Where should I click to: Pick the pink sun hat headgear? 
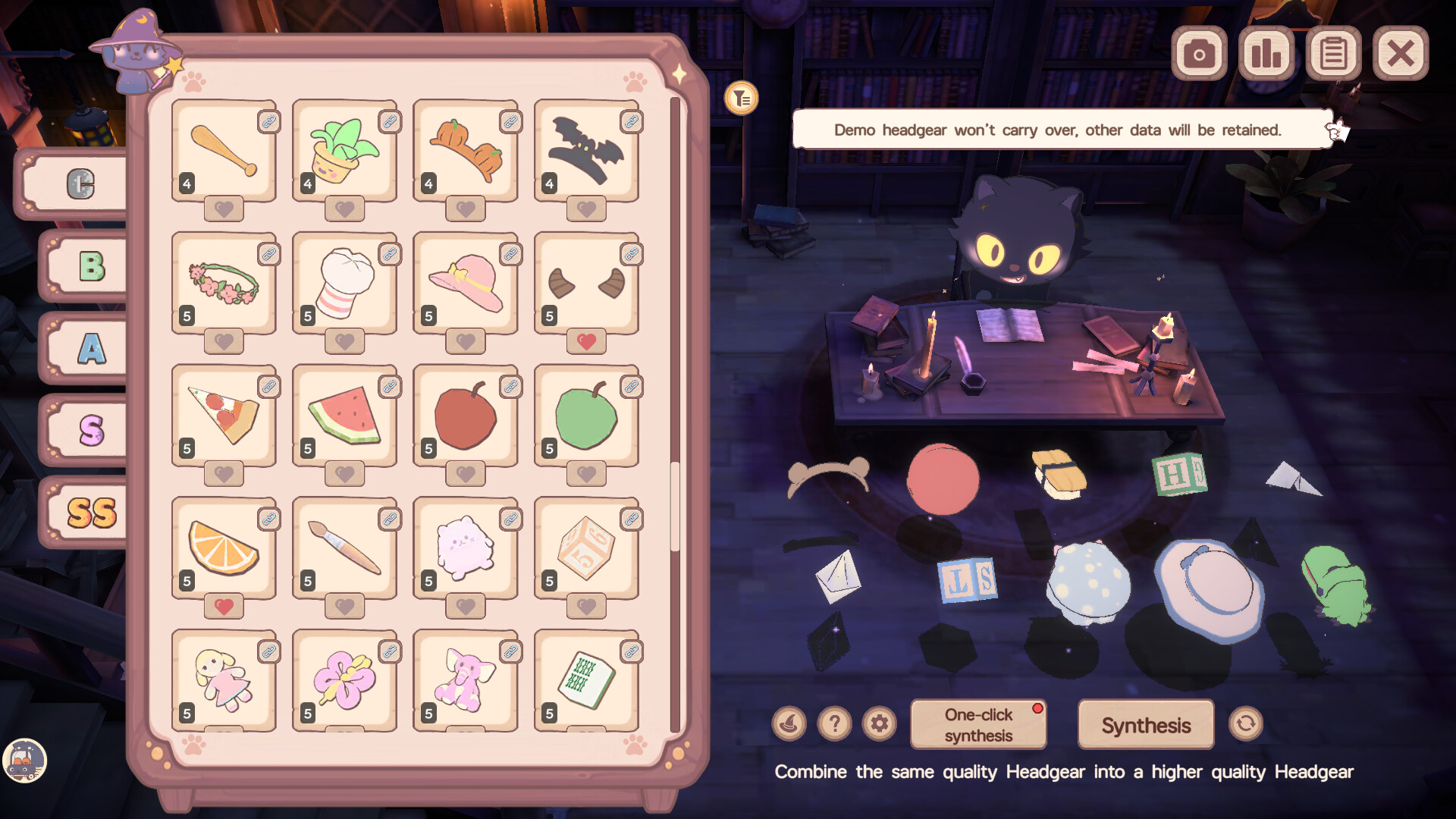pyautogui.click(x=466, y=284)
